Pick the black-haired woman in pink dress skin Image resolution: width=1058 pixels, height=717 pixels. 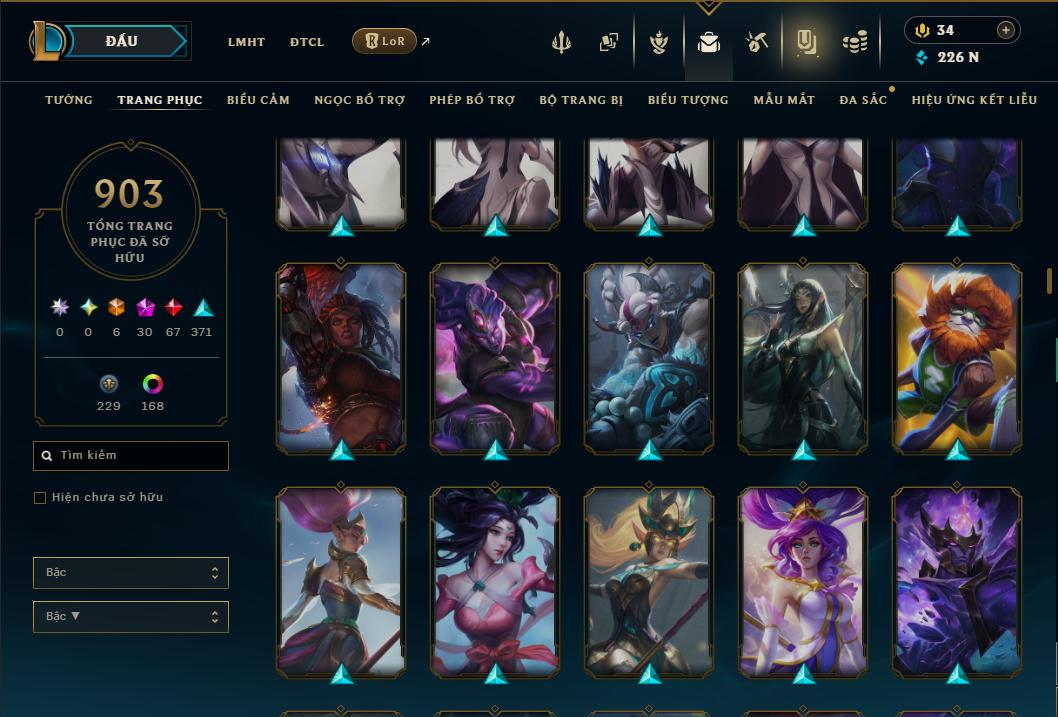point(495,580)
